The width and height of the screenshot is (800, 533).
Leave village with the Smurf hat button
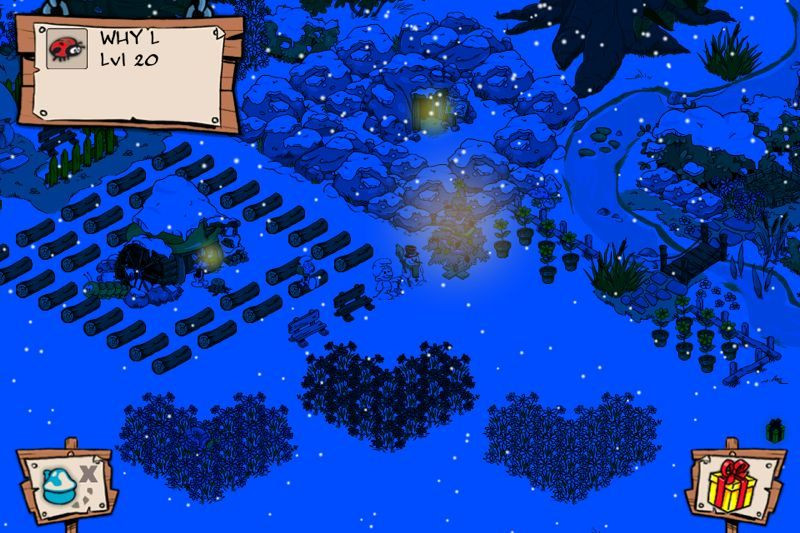66,483
